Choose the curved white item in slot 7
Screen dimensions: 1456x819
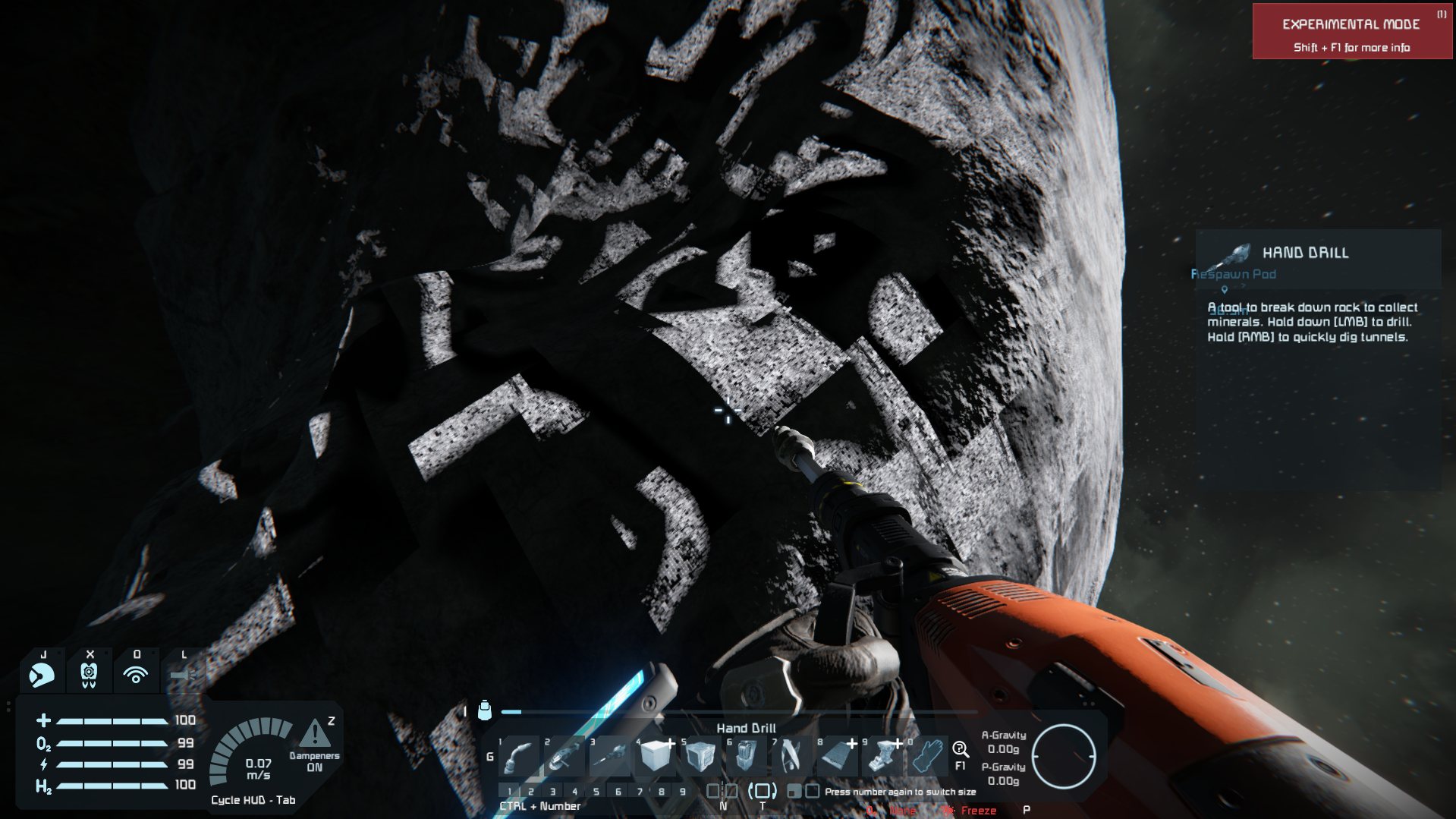point(791,757)
